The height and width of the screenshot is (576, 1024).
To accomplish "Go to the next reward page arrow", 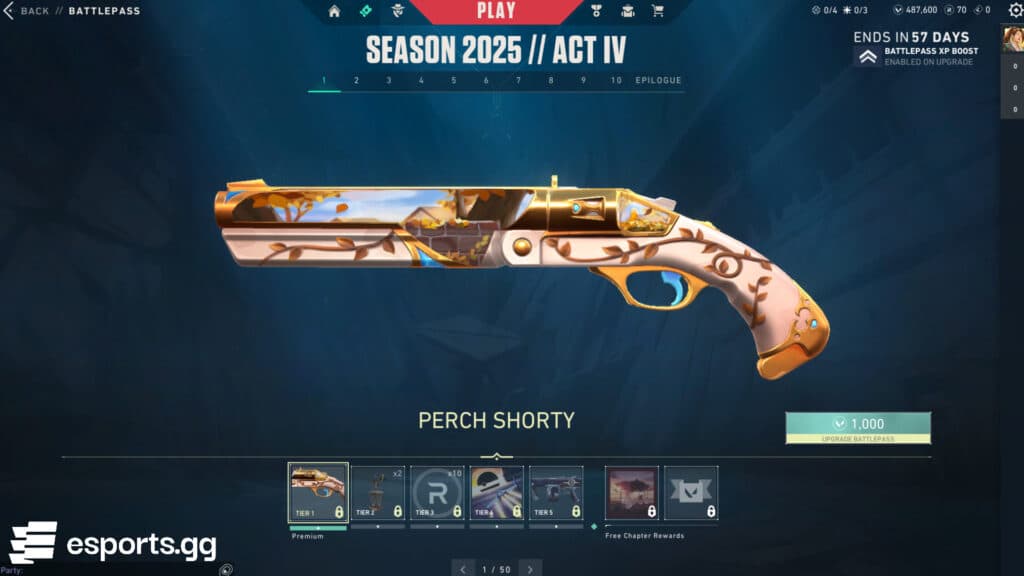I will (530, 569).
